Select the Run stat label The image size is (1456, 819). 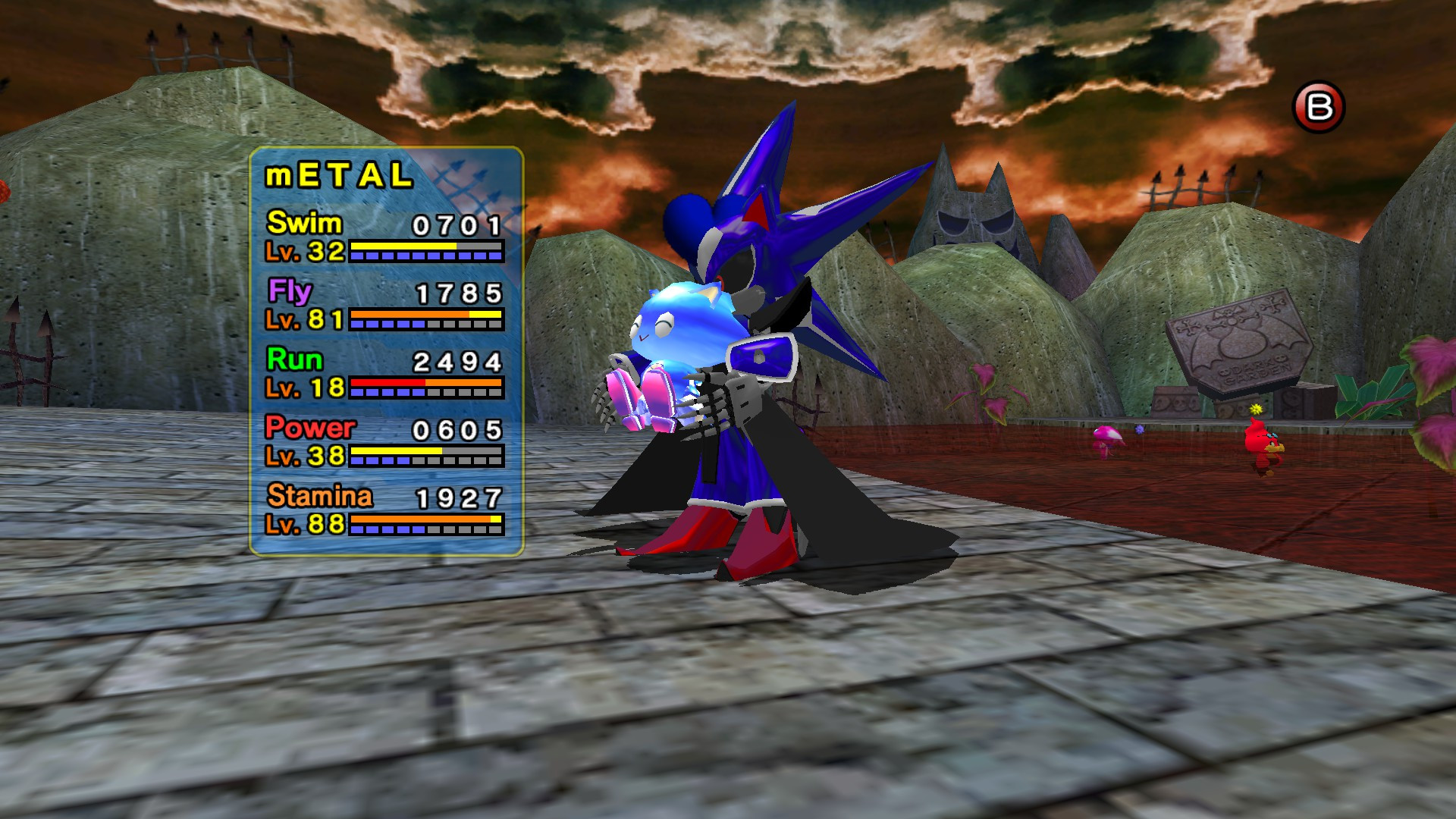pyautogui.click(x=294, y=361)
